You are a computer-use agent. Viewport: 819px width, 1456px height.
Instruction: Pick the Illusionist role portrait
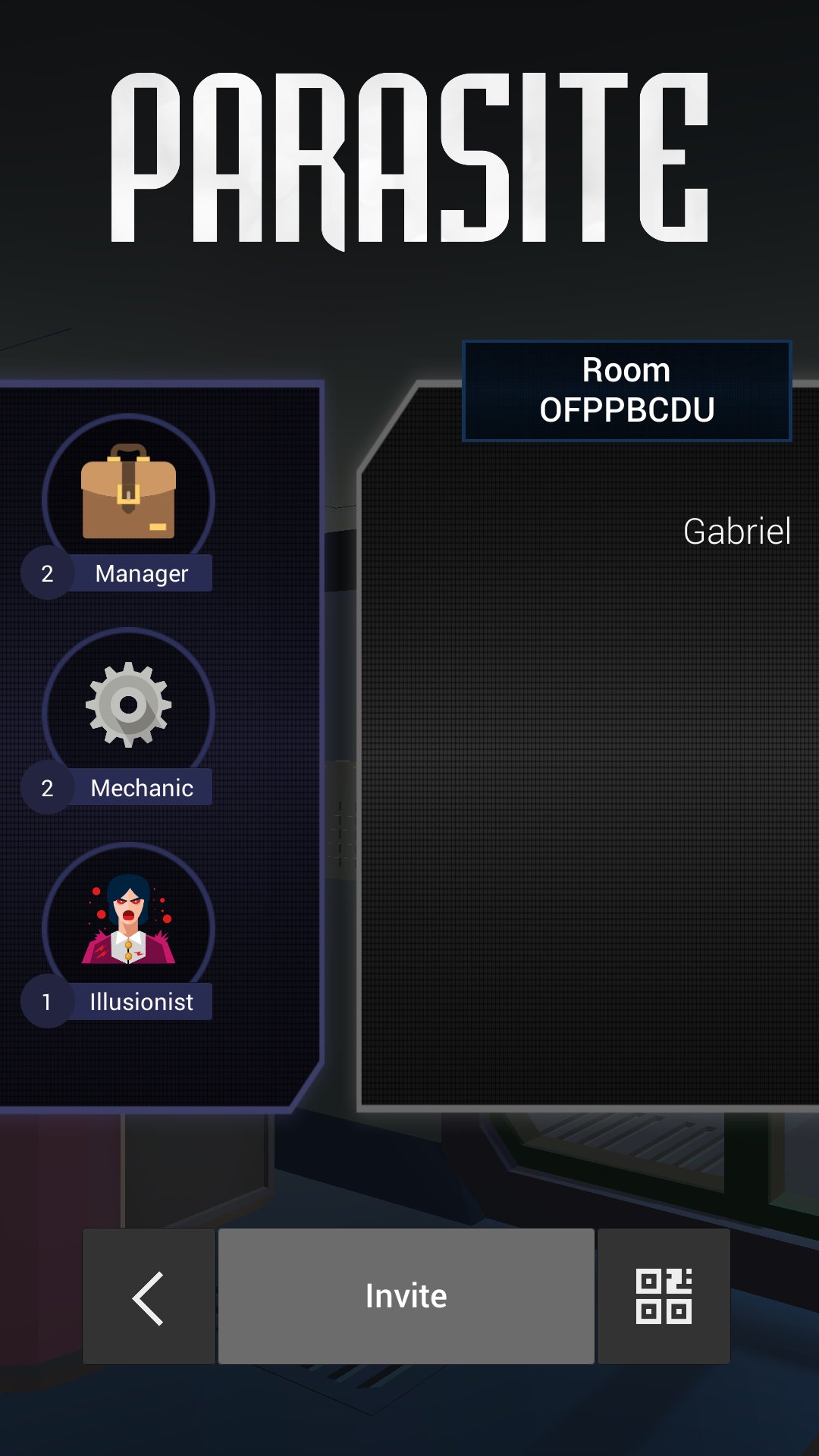(128, 921)
